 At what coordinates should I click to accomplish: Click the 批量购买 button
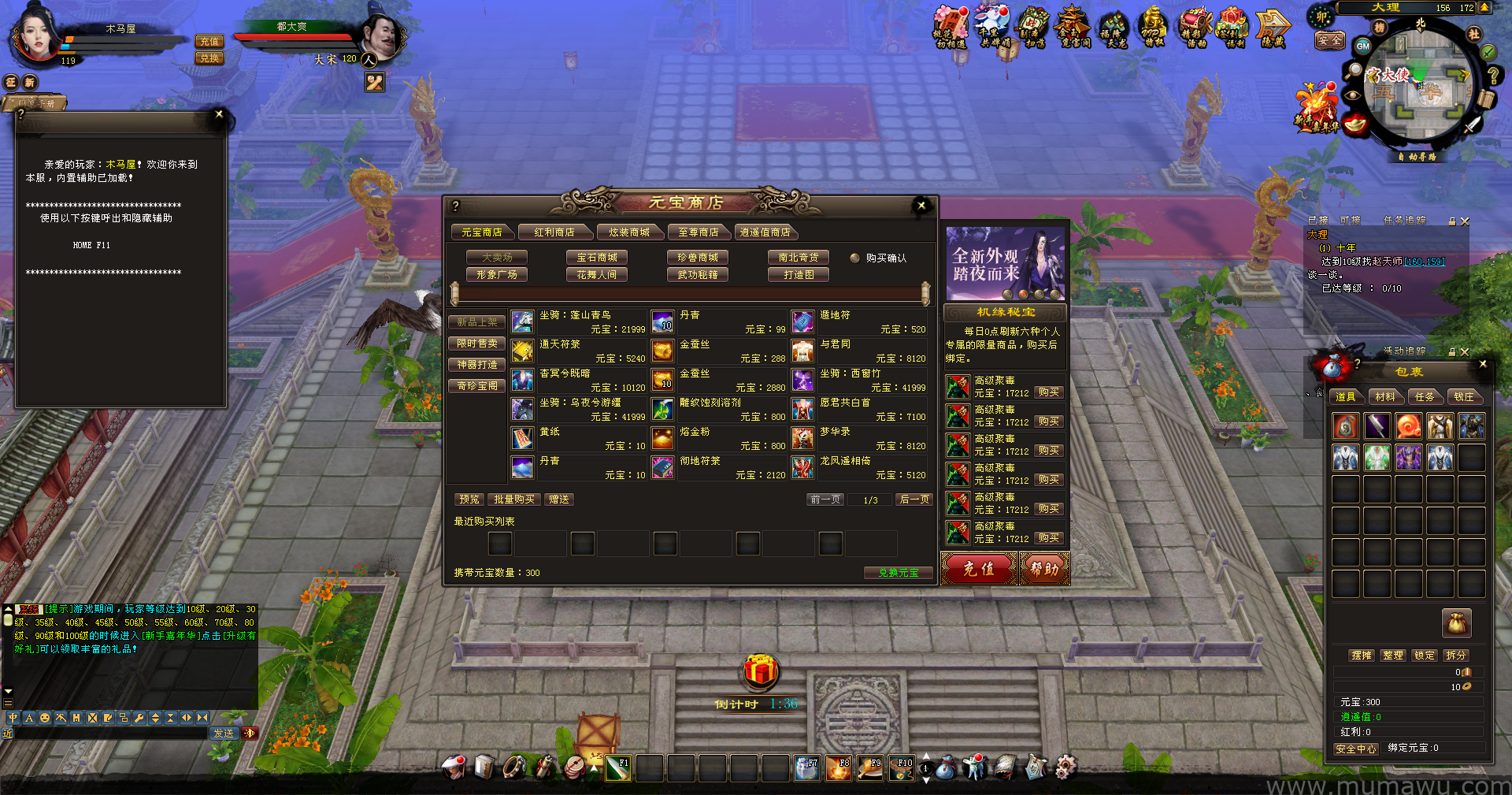click(513, 500)
